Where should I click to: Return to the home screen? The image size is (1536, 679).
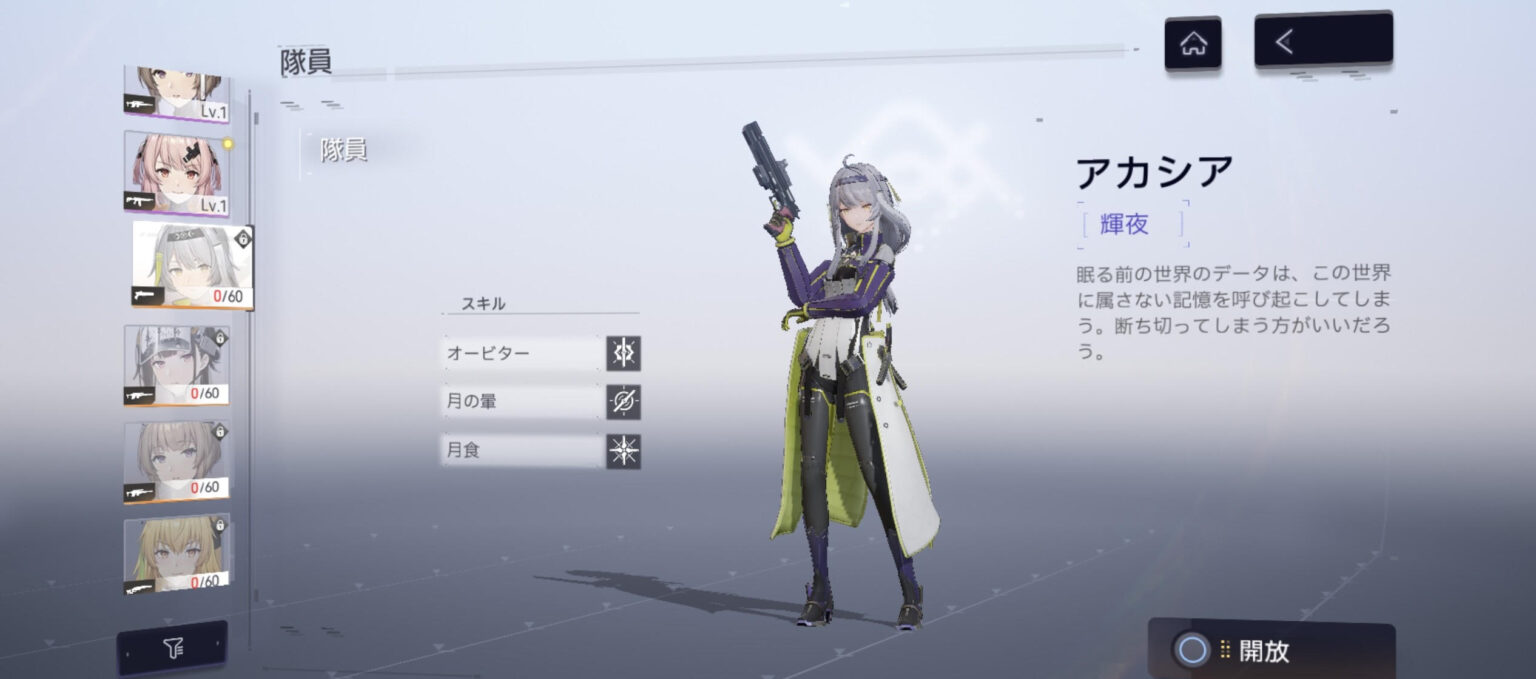[x=1192, y=44]
